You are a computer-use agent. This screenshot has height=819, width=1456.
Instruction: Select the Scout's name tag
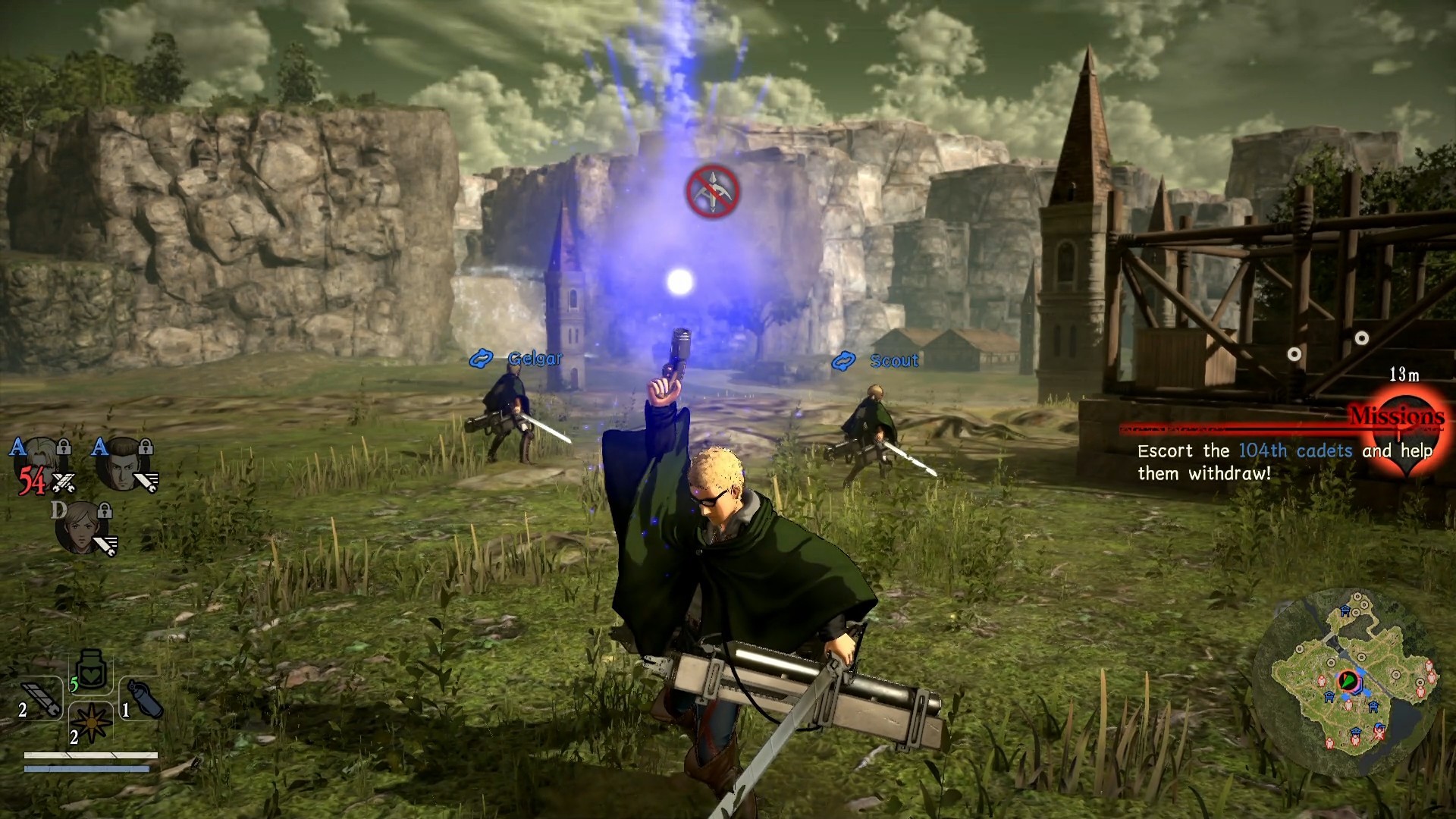click(x=893, y=361)
